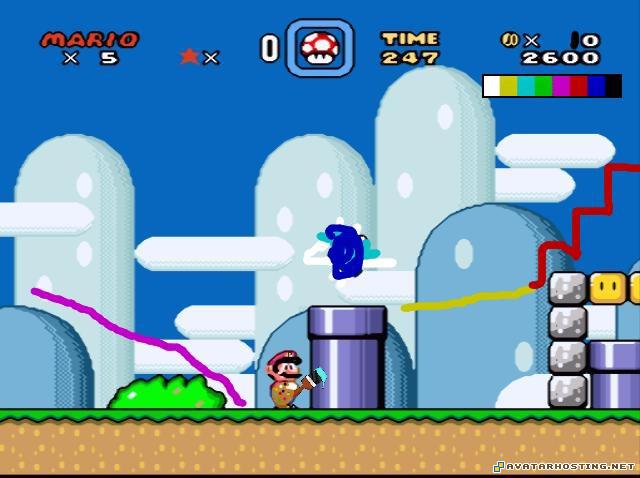Select the white paint color swatch
This screenshot has height=478, width=640.
pos(492,87)
